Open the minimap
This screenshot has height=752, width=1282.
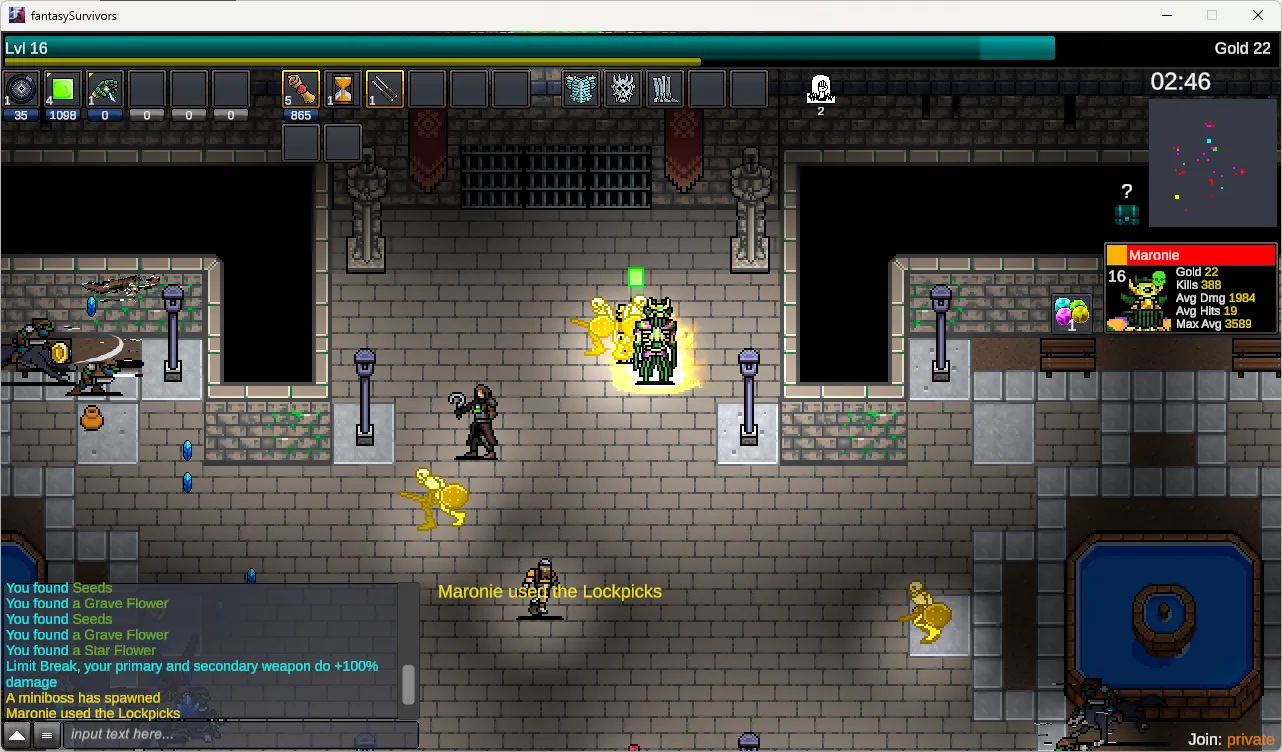[x=1213, y=163]
